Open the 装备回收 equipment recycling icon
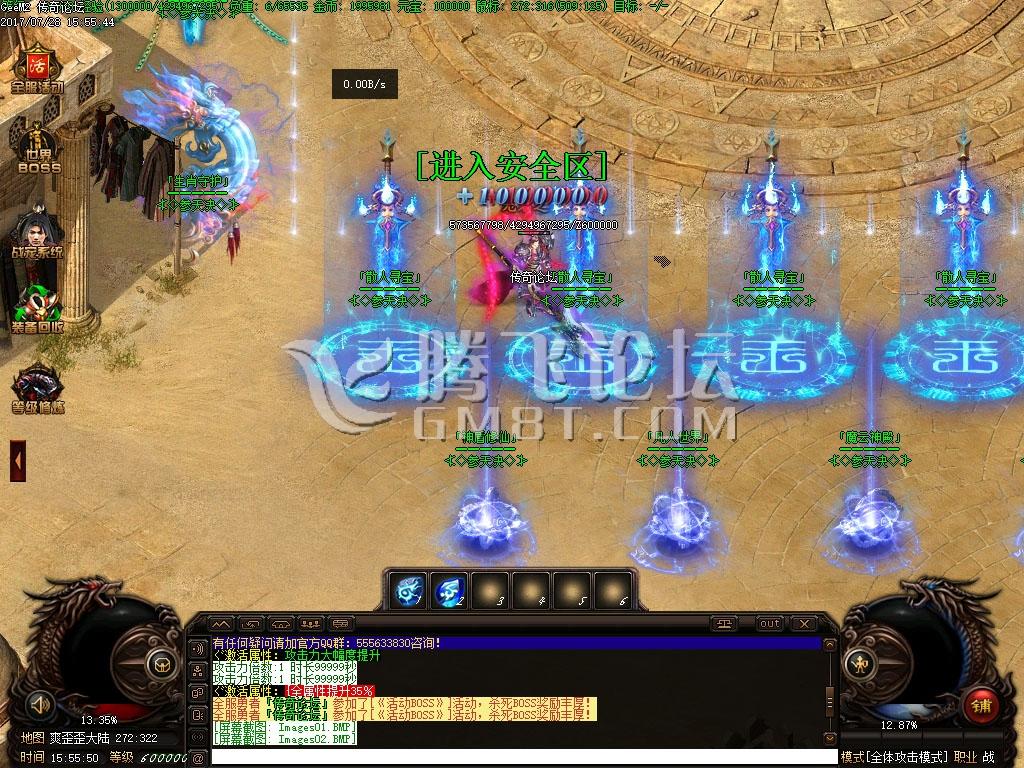Image resolution: width=1024 pixels, height=768 pixels. (37, 310)
